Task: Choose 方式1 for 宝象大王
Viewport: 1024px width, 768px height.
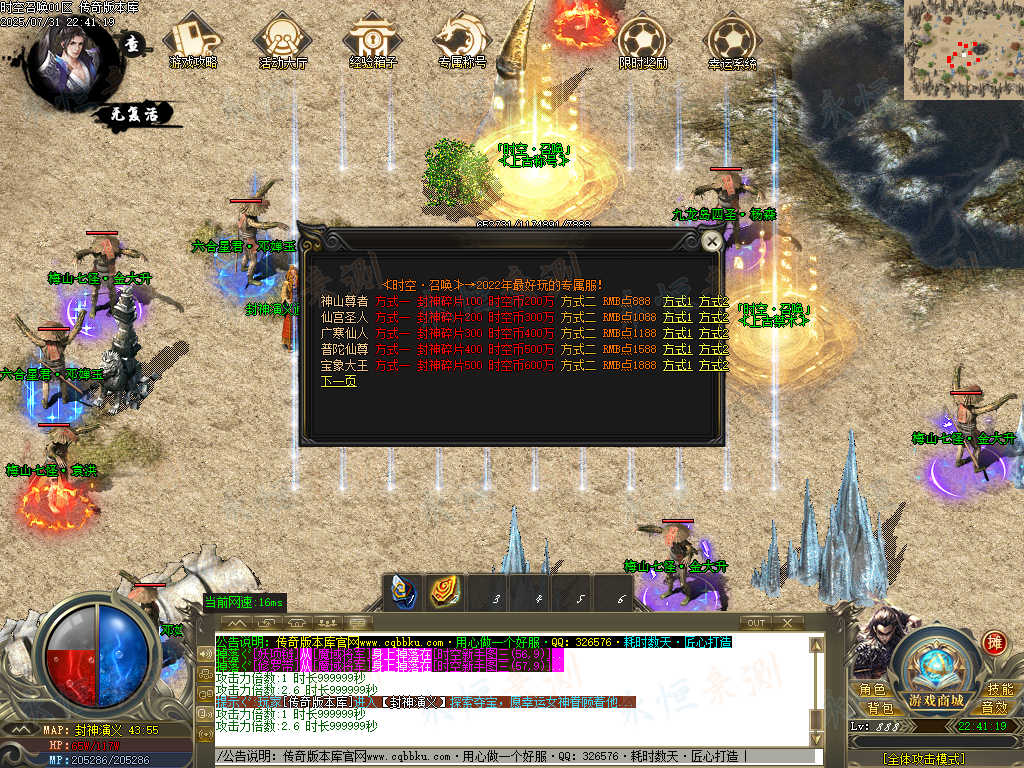Action: pyautogui.click(x=677, y=365)
